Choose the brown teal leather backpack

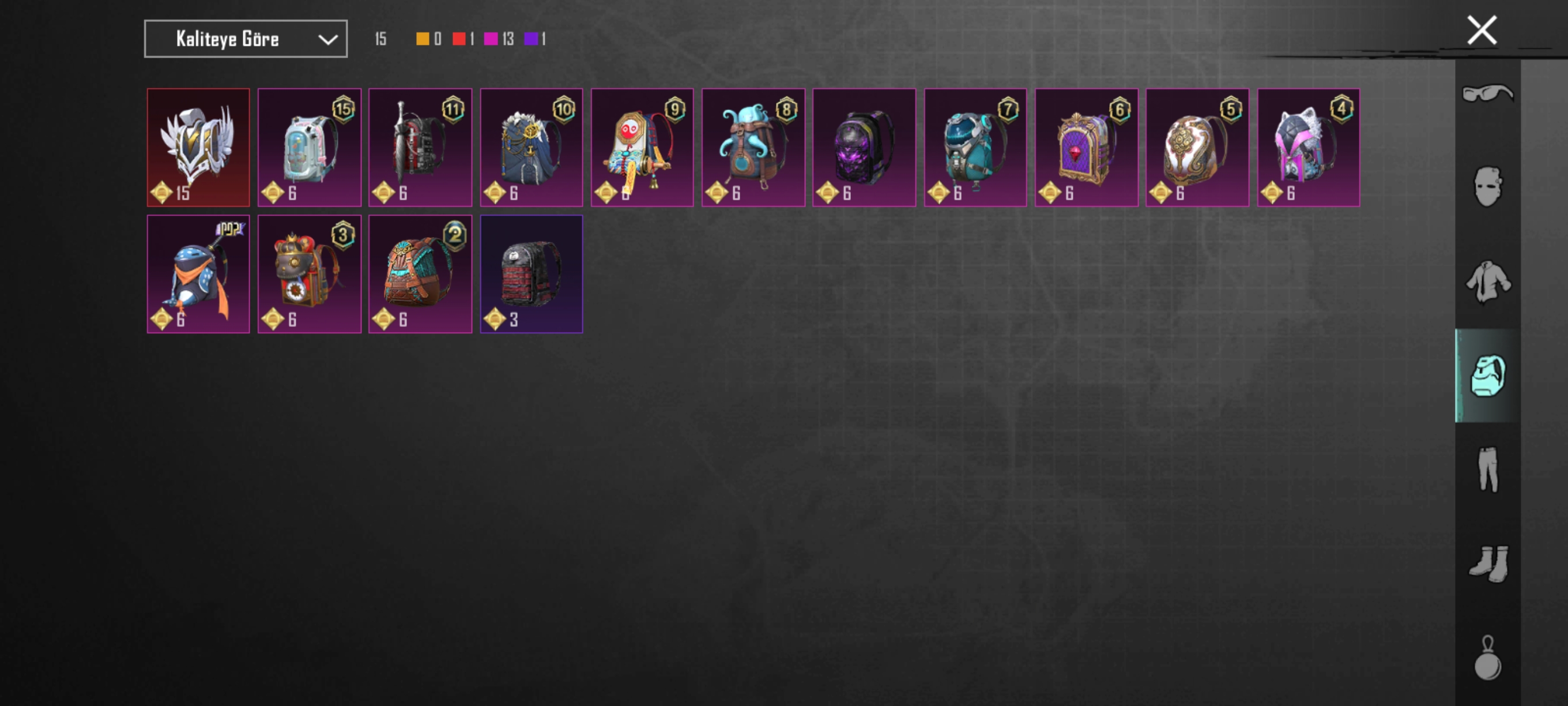pos(420,274)
